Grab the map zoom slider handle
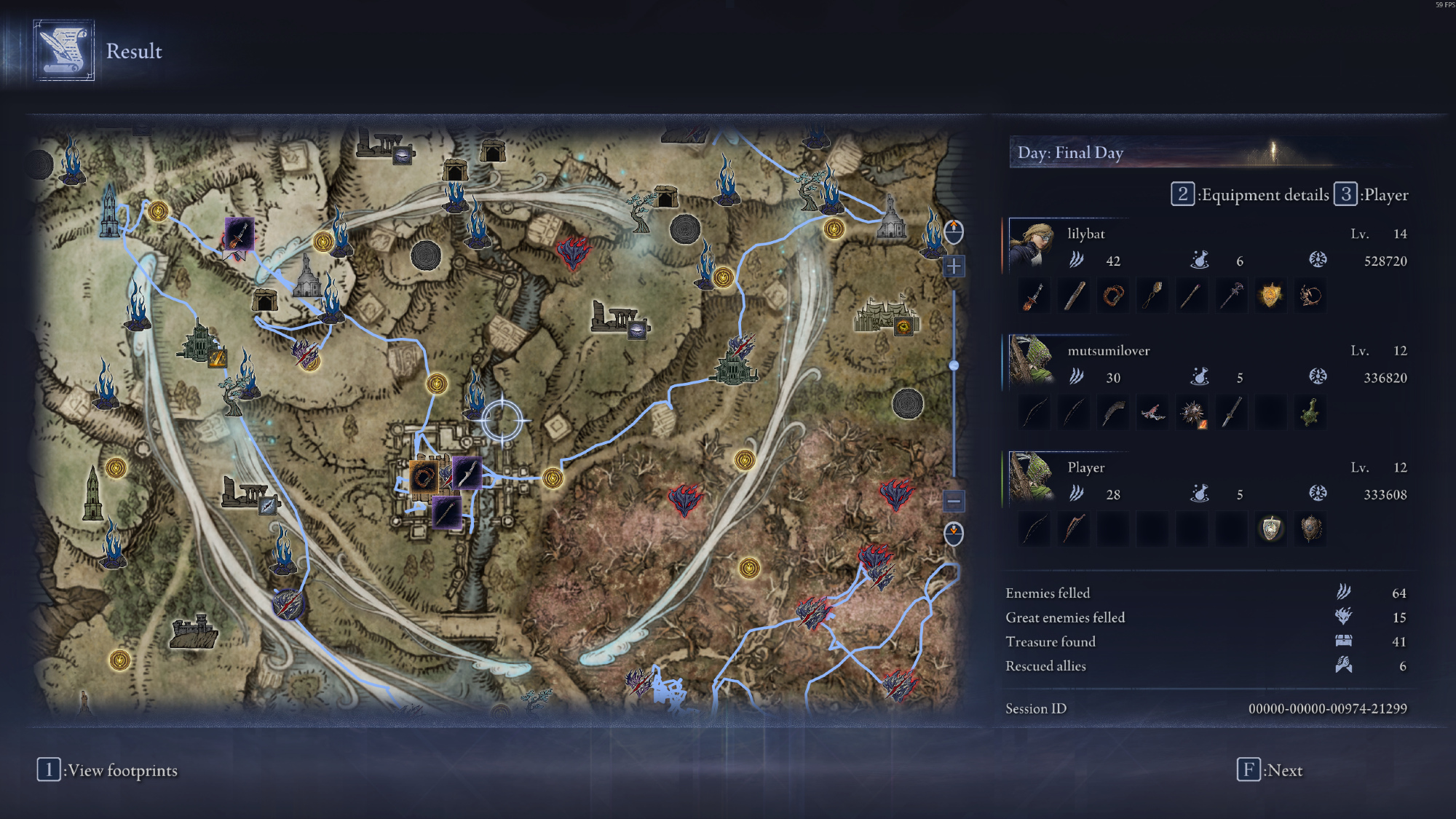The width and height of the screenshot is (1456, 819). [954, 365]
